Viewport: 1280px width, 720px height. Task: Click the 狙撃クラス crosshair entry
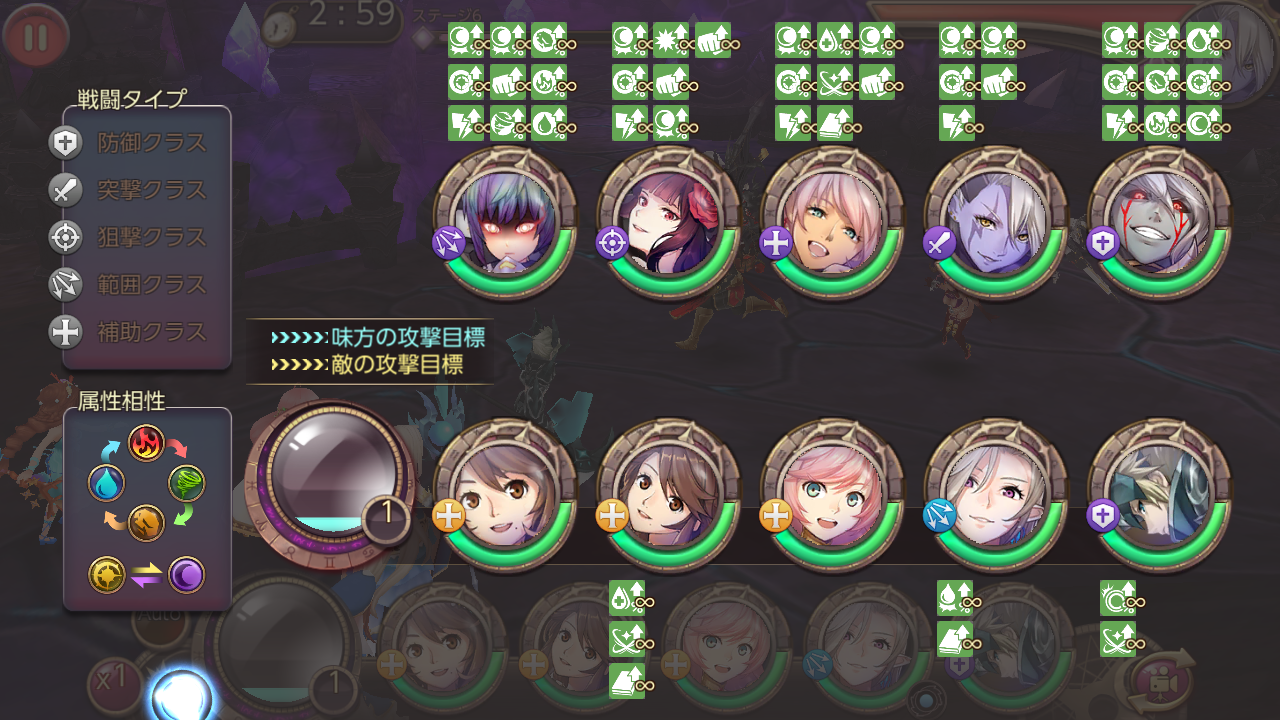130,237
